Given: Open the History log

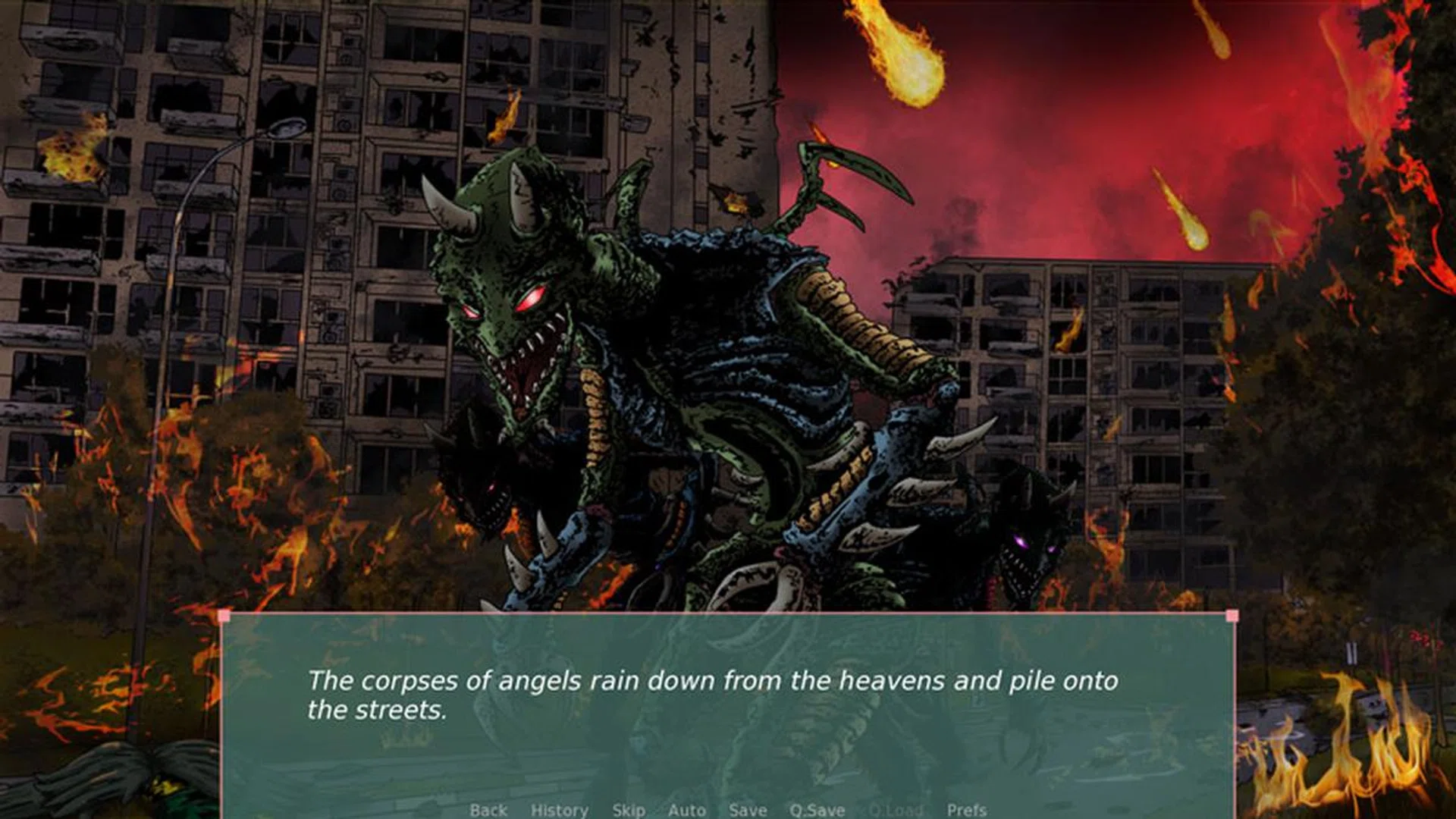Looking at the screenshot, I should [559, 810].
